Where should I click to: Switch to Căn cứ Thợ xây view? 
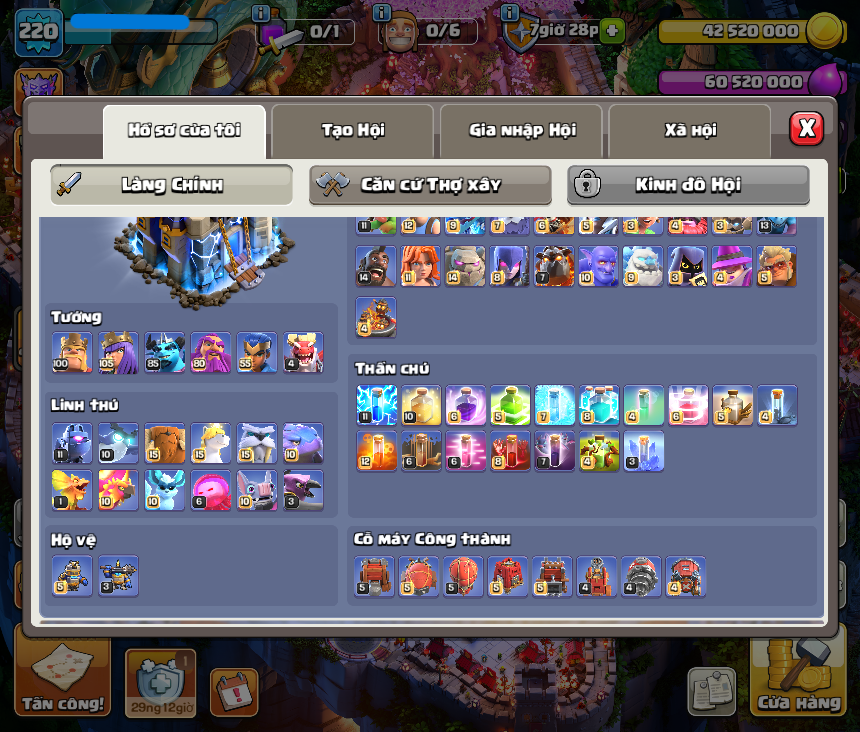click(430, 185)
